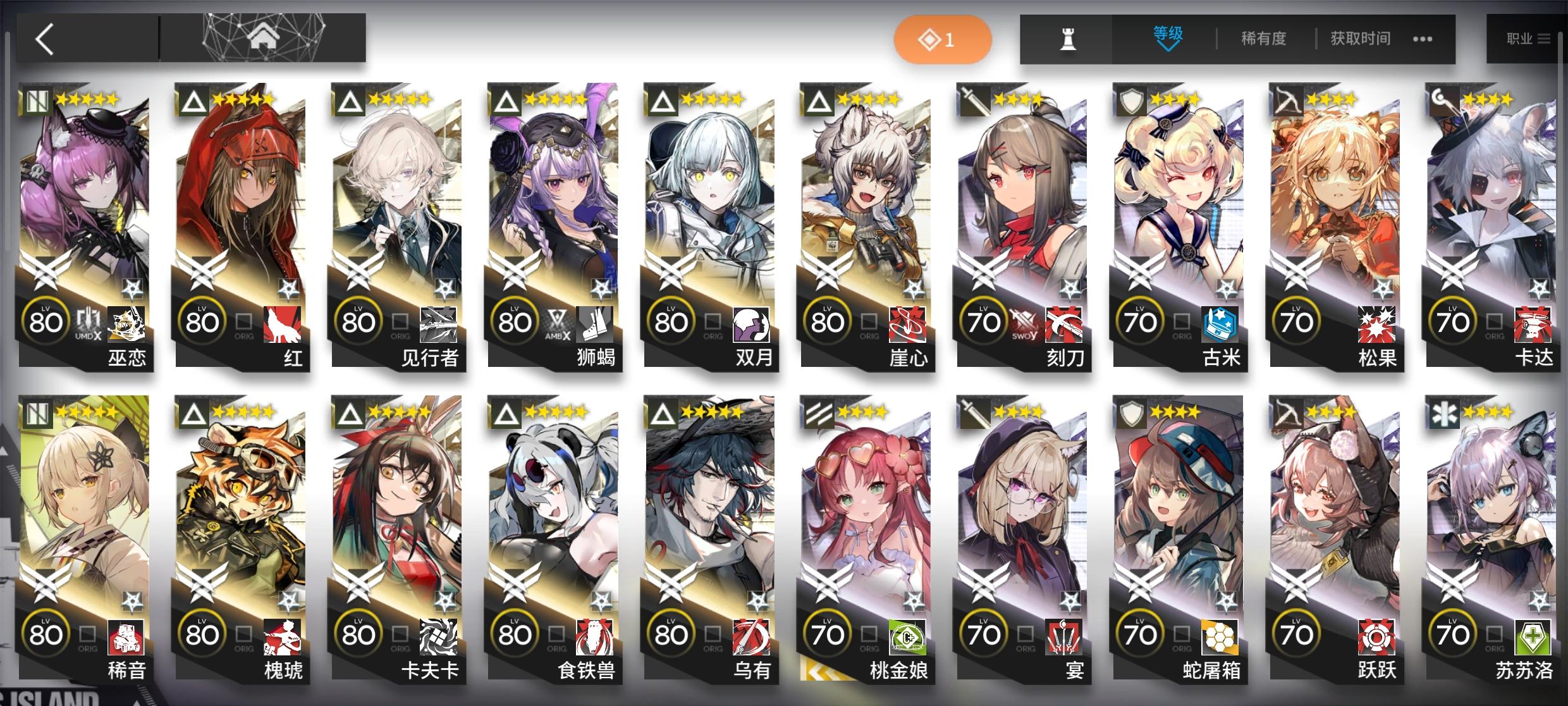Switch to the 稀有度 sorting tab
The image size is (1568, 706).
[x=1265, y=39]
